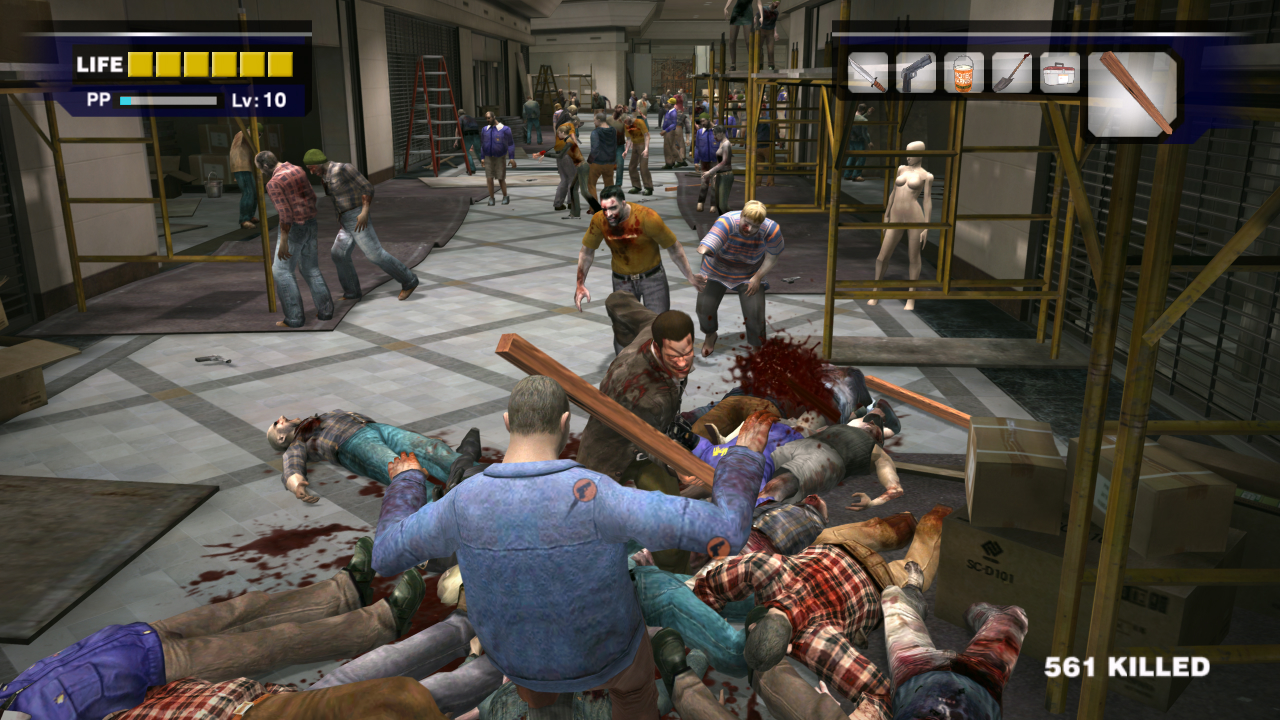Select the handgun inventory slot
Viewport: 1280px width, 720px height.
(x=914, y=73)
